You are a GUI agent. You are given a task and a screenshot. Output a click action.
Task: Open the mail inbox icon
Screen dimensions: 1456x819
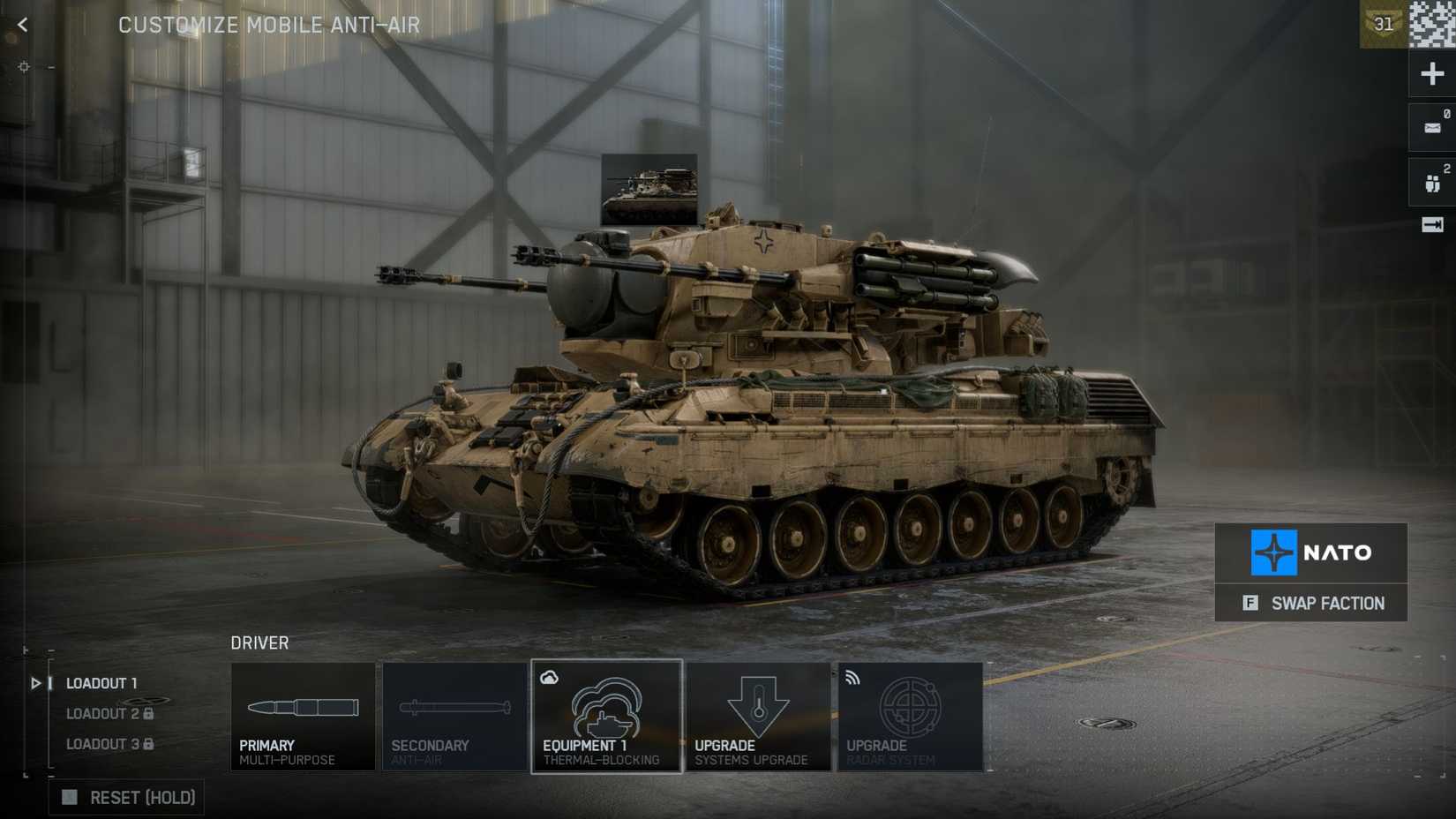1431,126
